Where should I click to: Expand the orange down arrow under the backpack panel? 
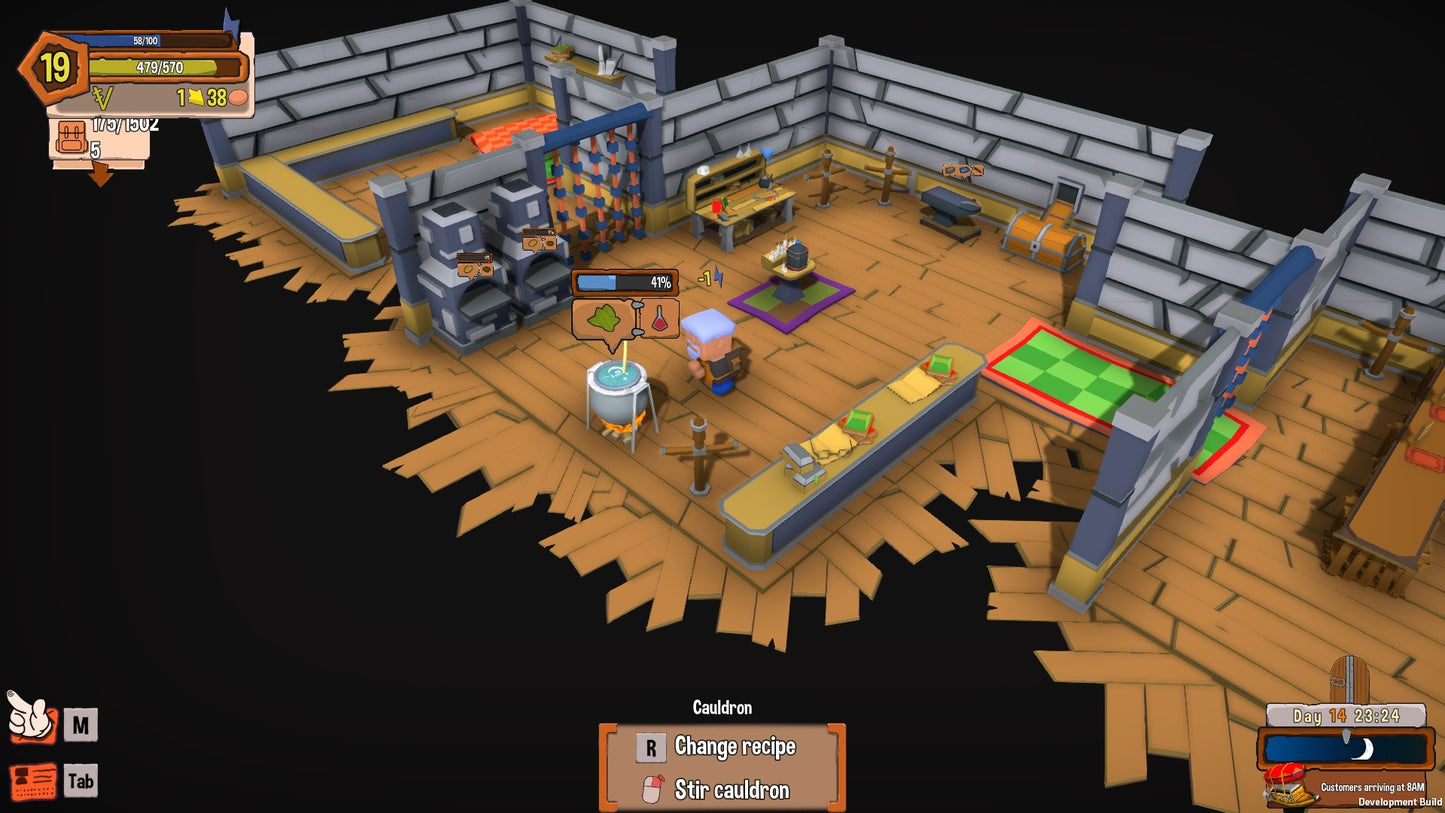[x=100, y=176]
